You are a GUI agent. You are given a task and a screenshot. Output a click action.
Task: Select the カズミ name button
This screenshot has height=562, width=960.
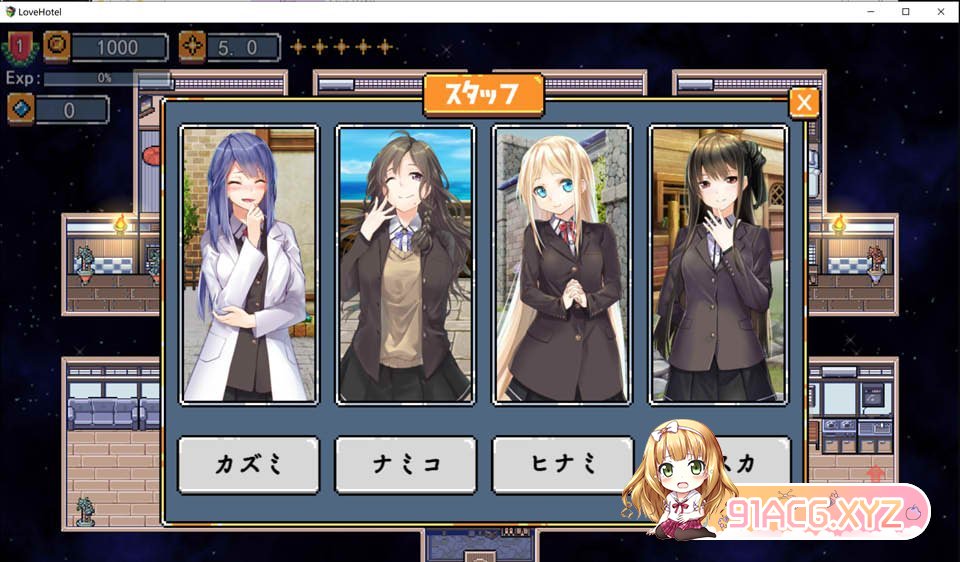[x=249, y=464]
